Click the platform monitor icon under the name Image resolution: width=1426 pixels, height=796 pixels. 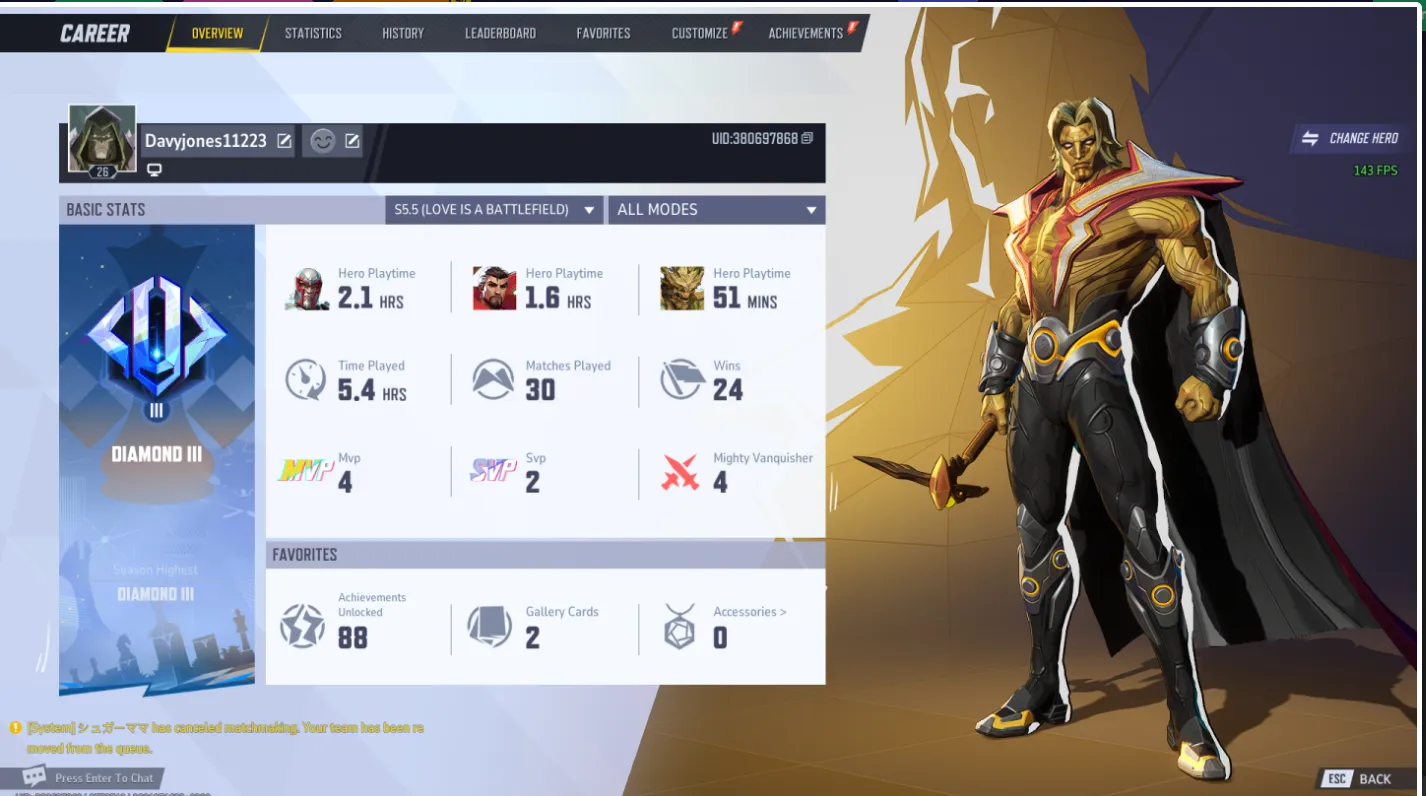(x=152, y=170)
